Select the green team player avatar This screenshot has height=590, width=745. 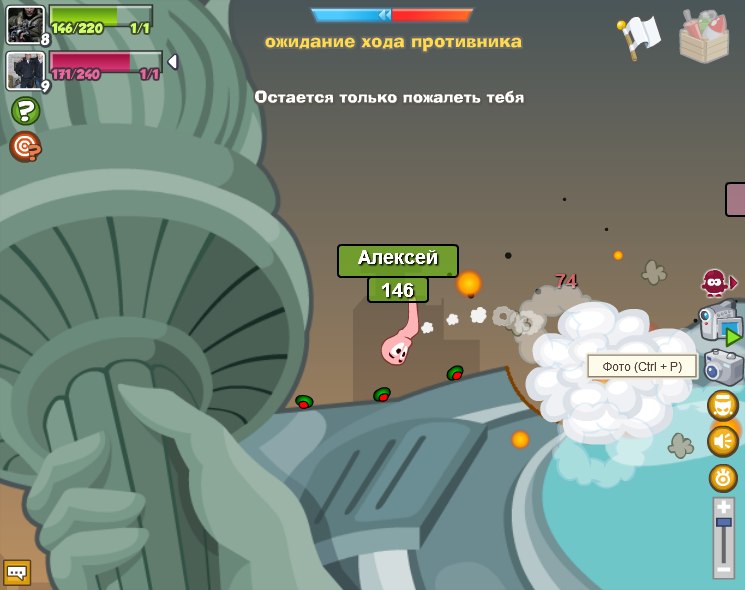[24, 24]
